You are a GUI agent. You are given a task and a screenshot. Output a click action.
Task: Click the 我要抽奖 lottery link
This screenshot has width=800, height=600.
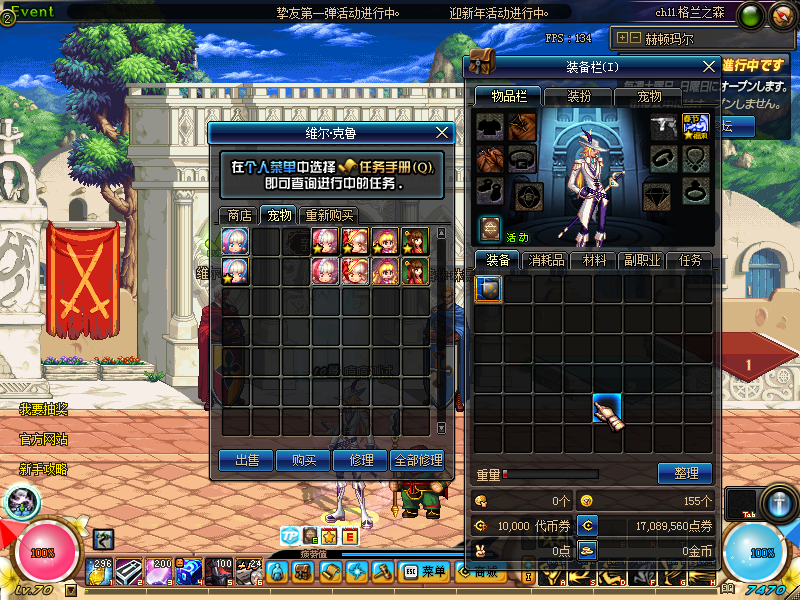pyautogui.click(x=43, y=410)
